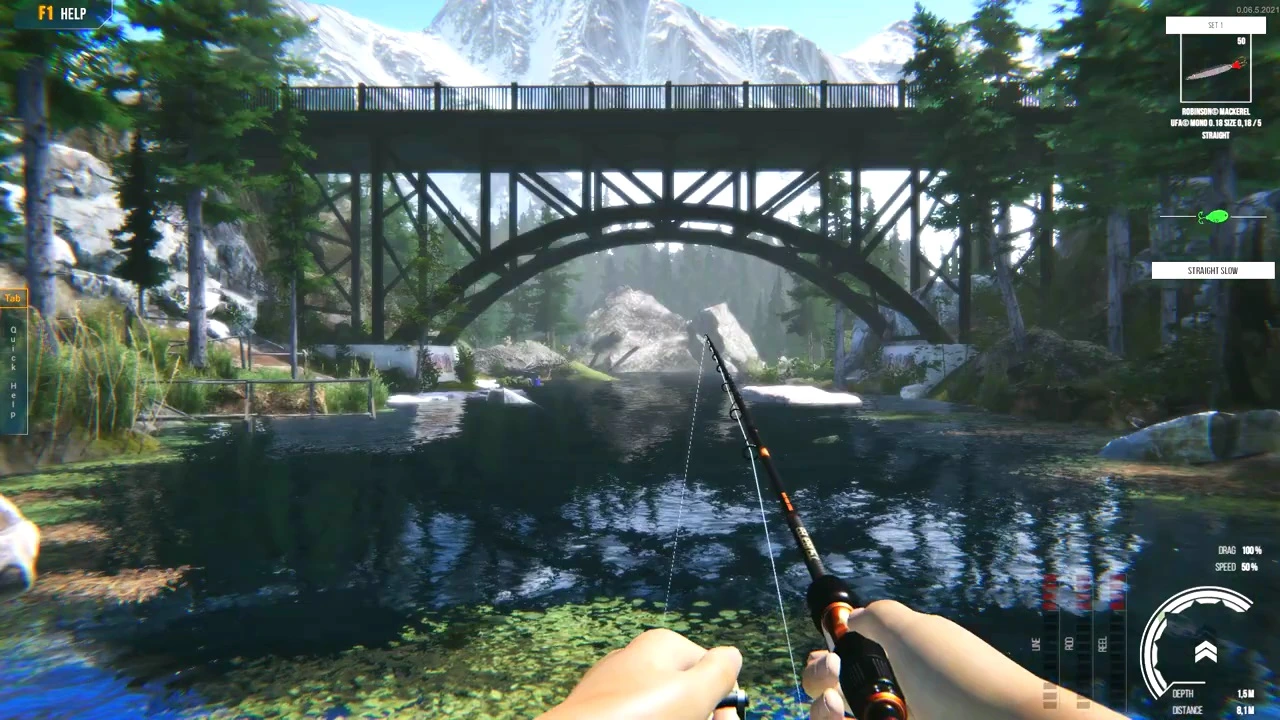Image resolution: width=1280 pixels, height=720 pixels.
Task: Select the Robinson Mackerel lure image
Action: click(x=1215, y=68)
